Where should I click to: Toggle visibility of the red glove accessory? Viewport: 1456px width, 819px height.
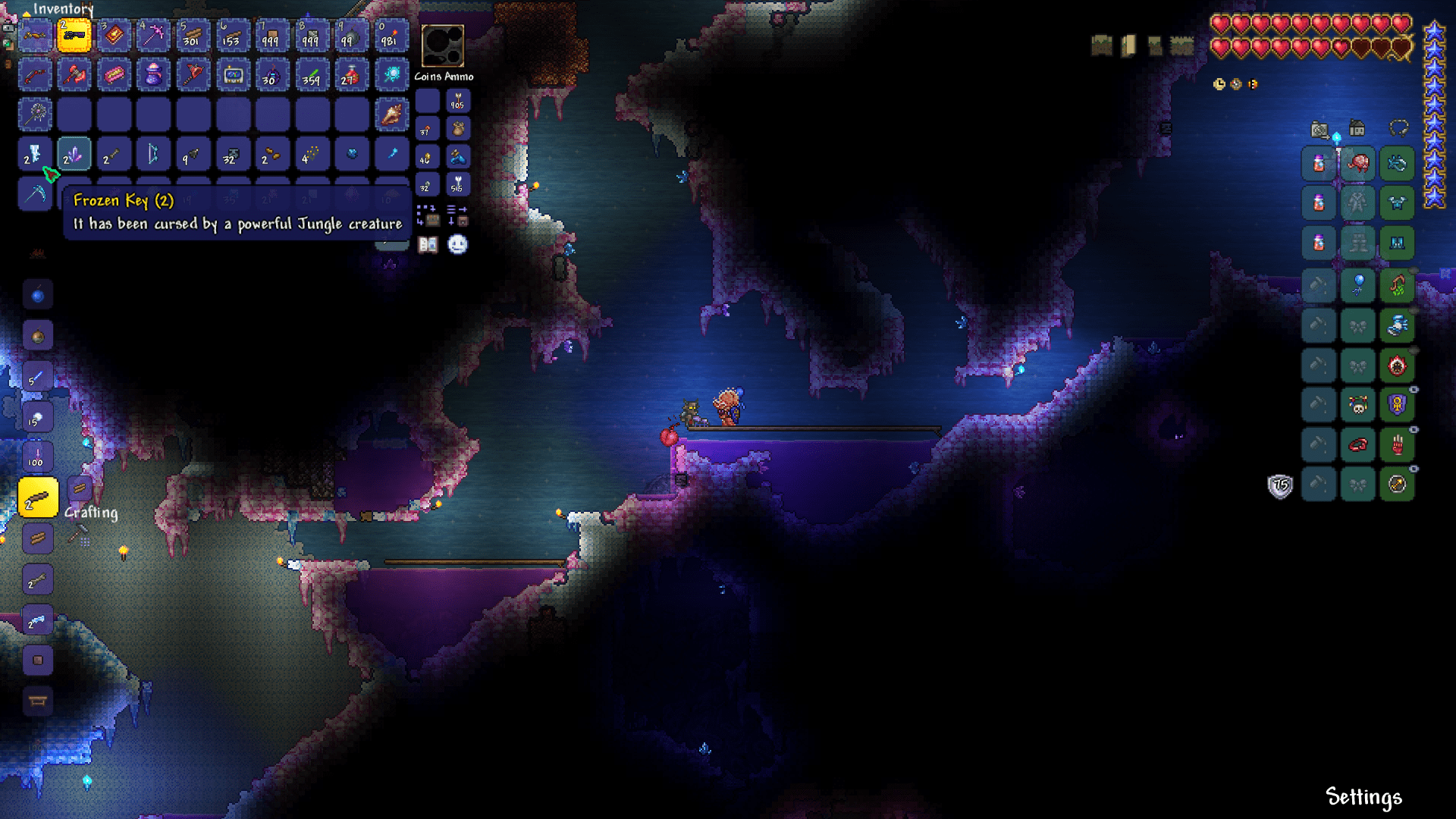point(1414,428)
